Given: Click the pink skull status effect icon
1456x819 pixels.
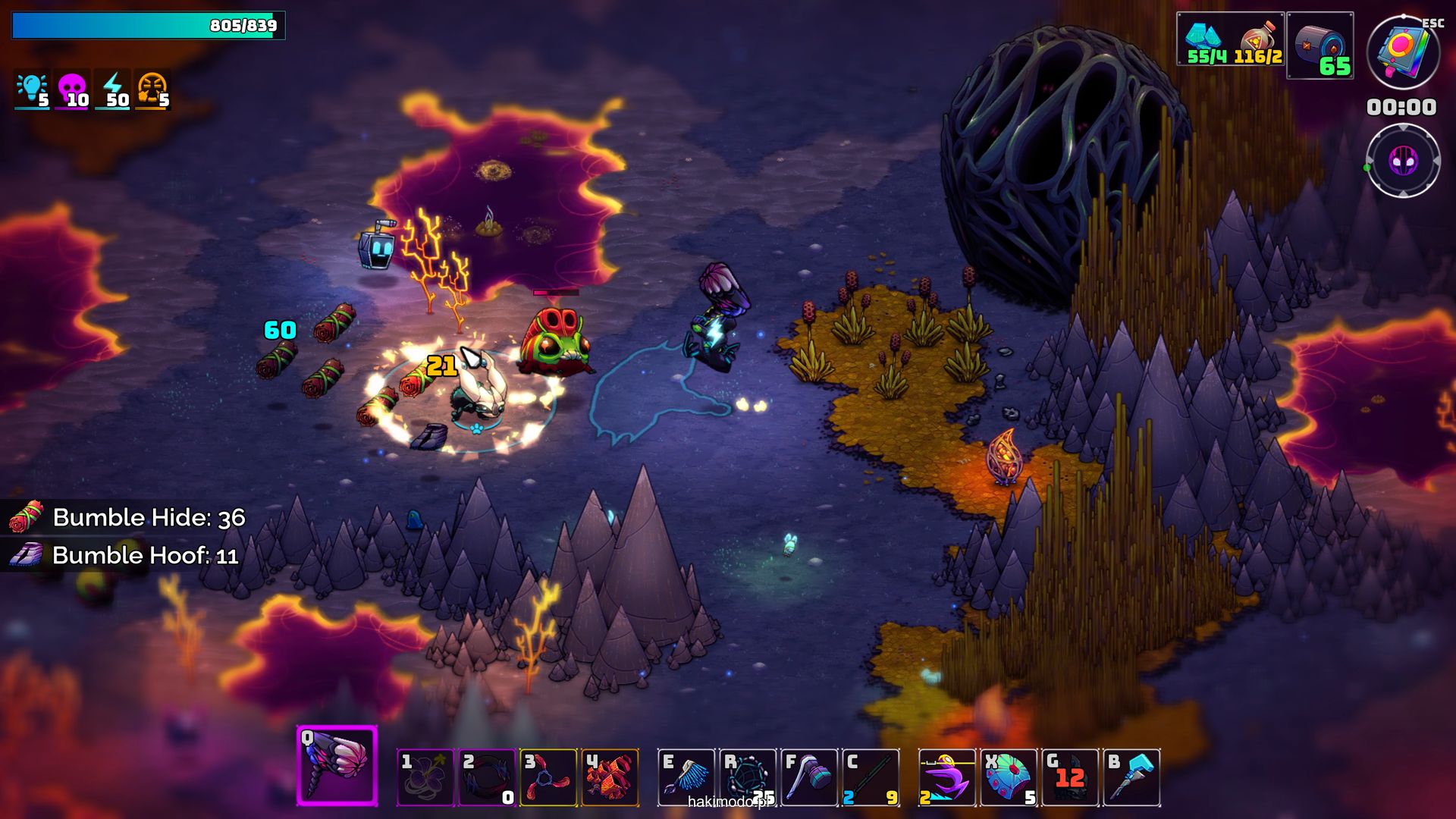Looking at the screenshot, I should pos(73,90).
